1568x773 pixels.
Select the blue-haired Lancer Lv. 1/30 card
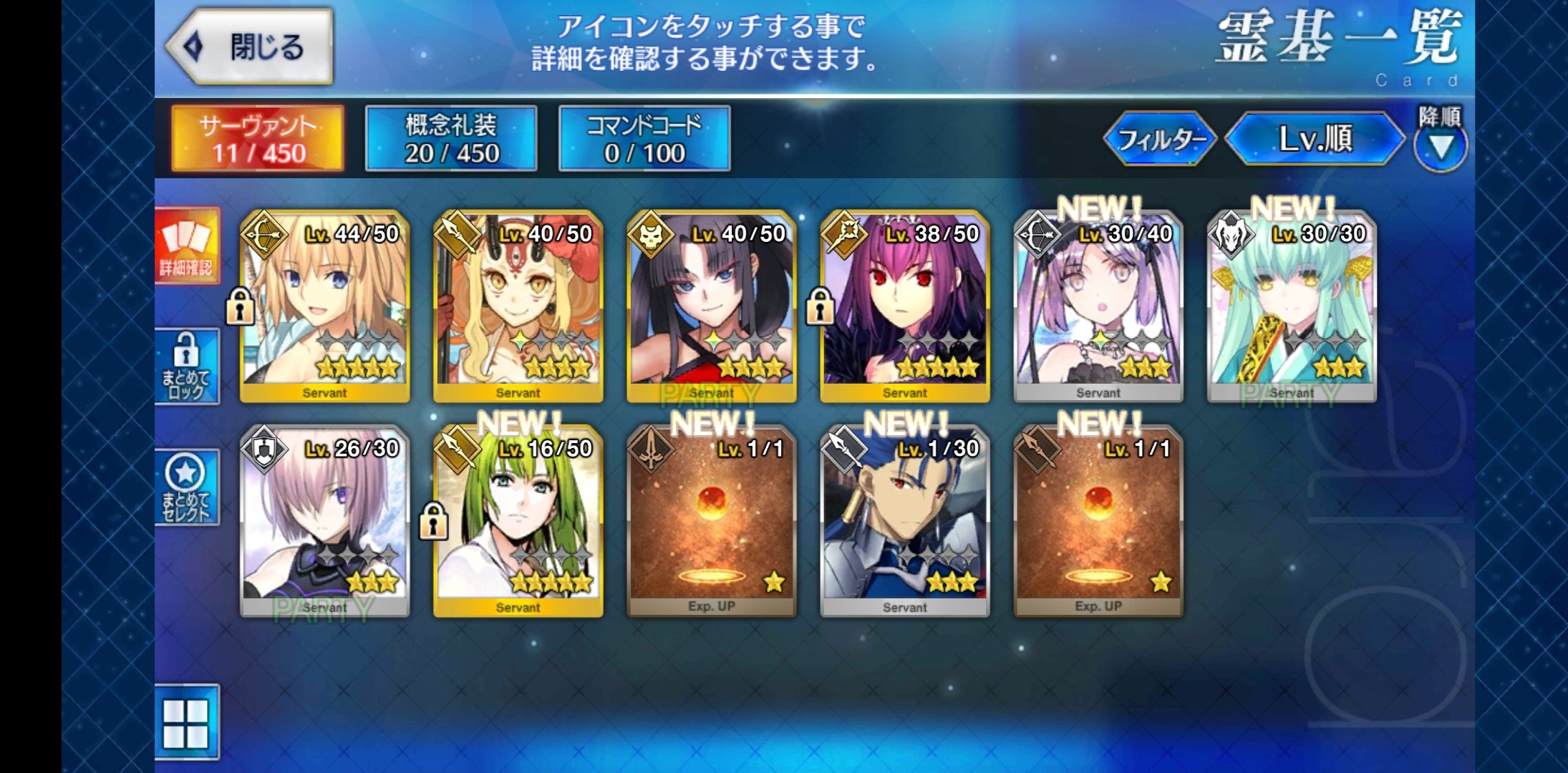click(905, 521)
